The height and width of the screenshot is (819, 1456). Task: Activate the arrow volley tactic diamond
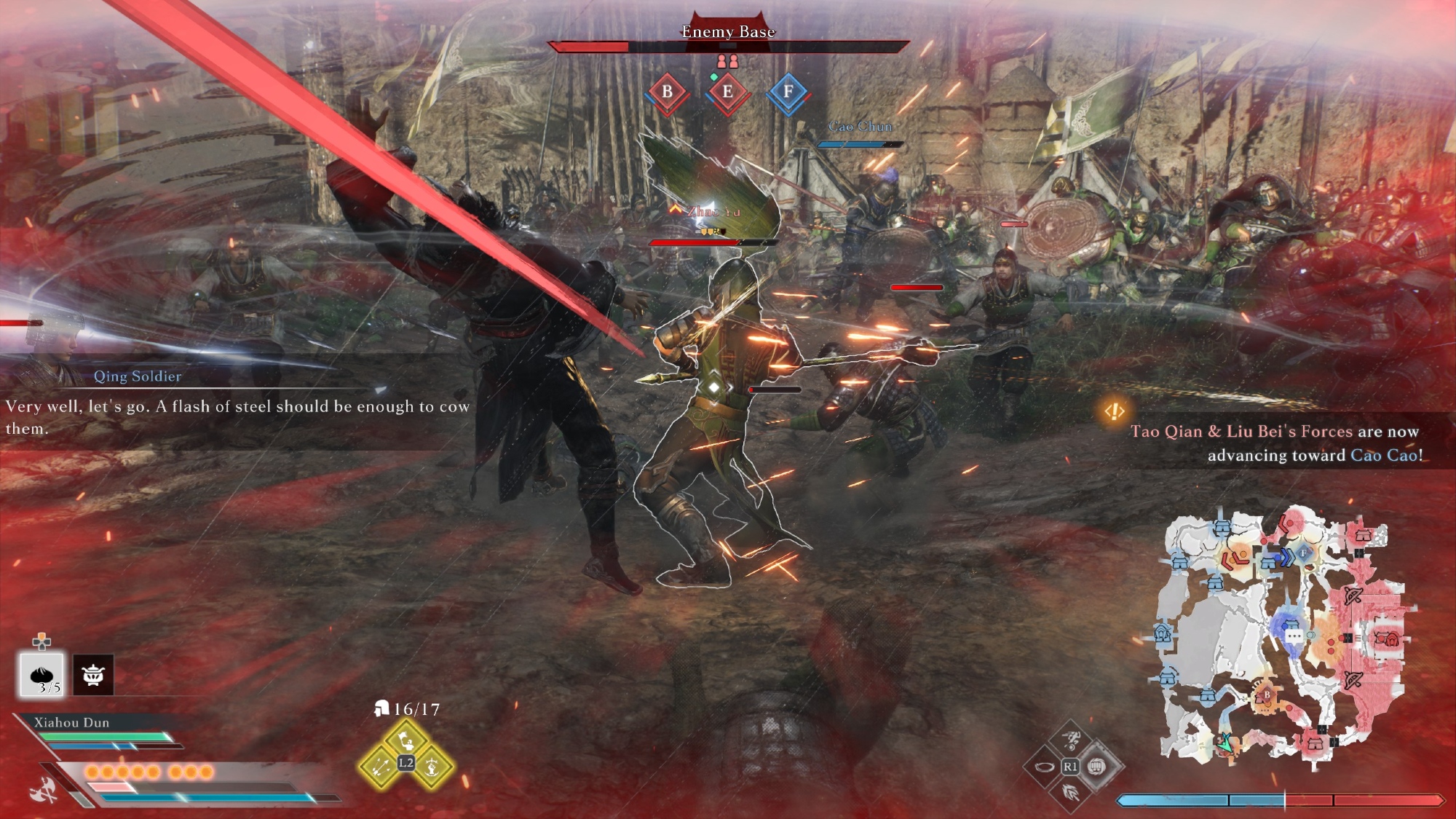(381, 767)
